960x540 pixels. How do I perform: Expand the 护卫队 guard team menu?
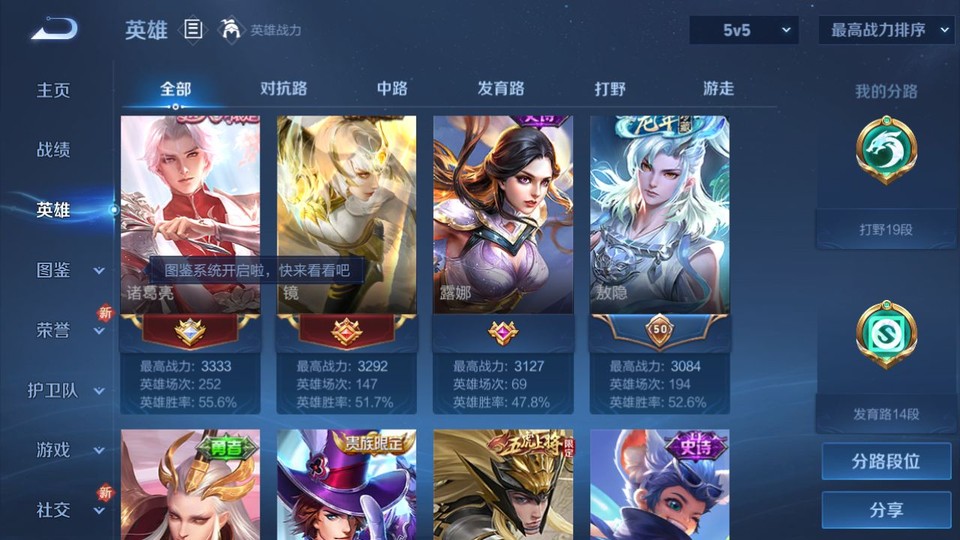(68, 390)
